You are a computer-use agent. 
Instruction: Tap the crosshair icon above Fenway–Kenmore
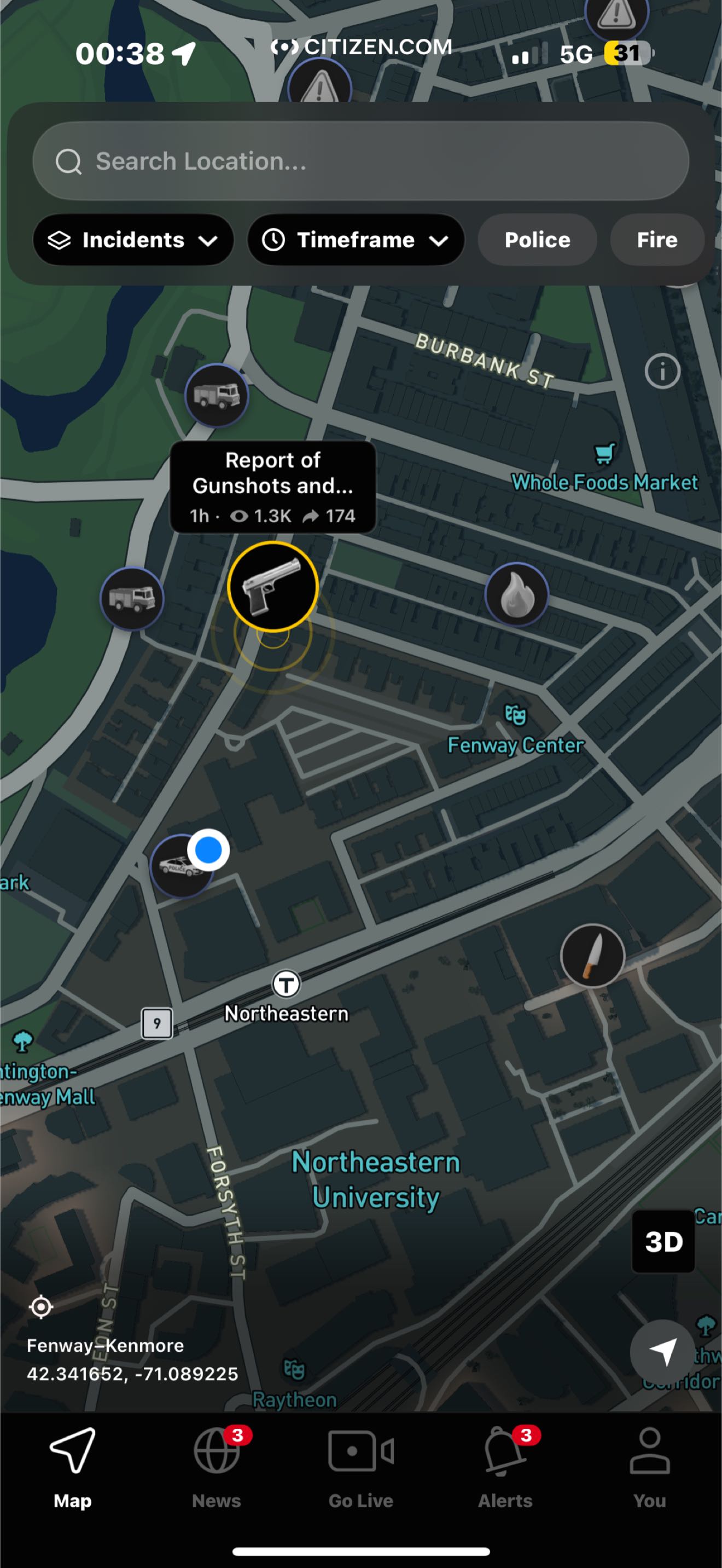pyautogui.click(x=41, y=1306)
